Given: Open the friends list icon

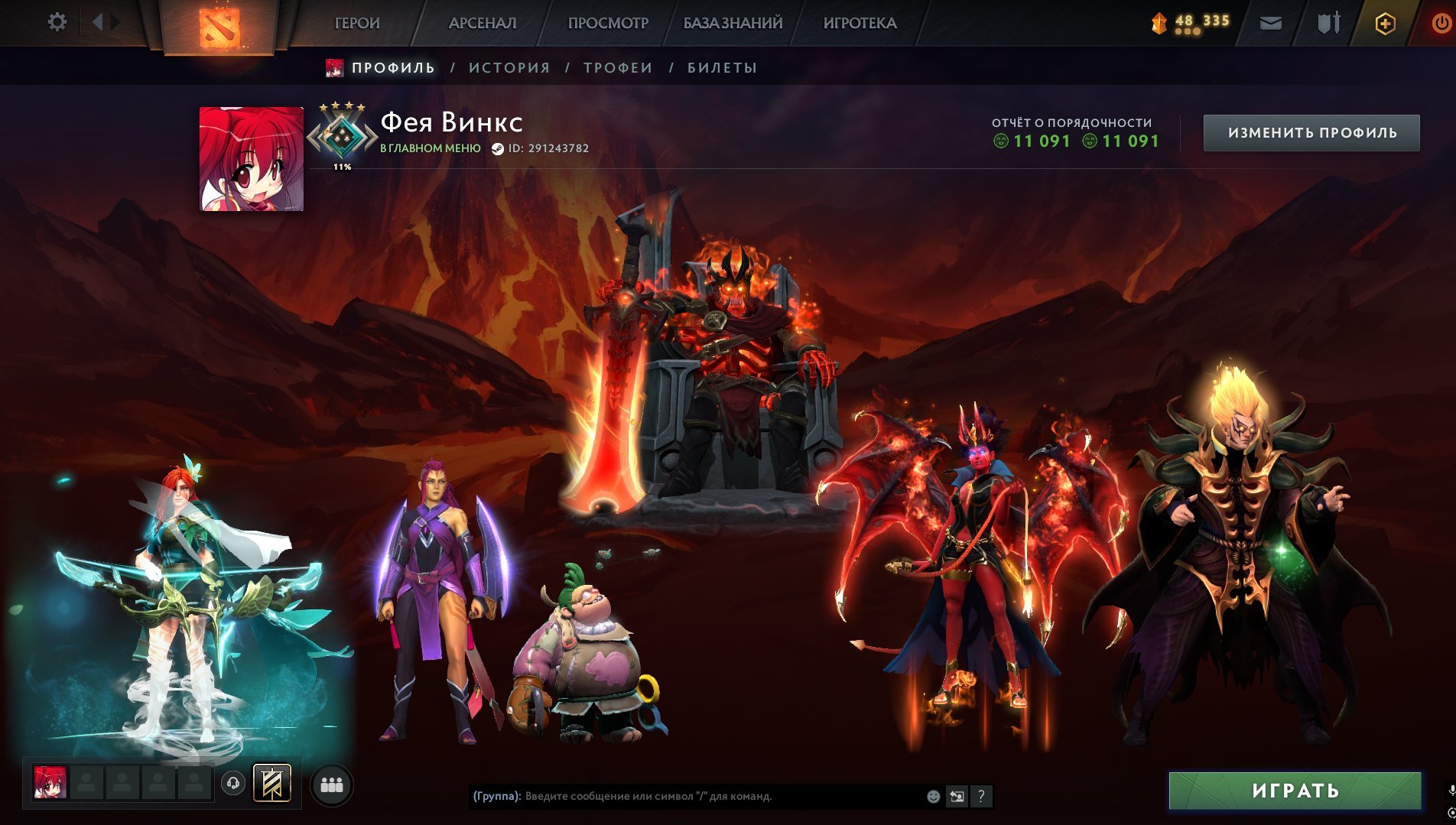Looking at the screenshot, I should tap(332, 784).
